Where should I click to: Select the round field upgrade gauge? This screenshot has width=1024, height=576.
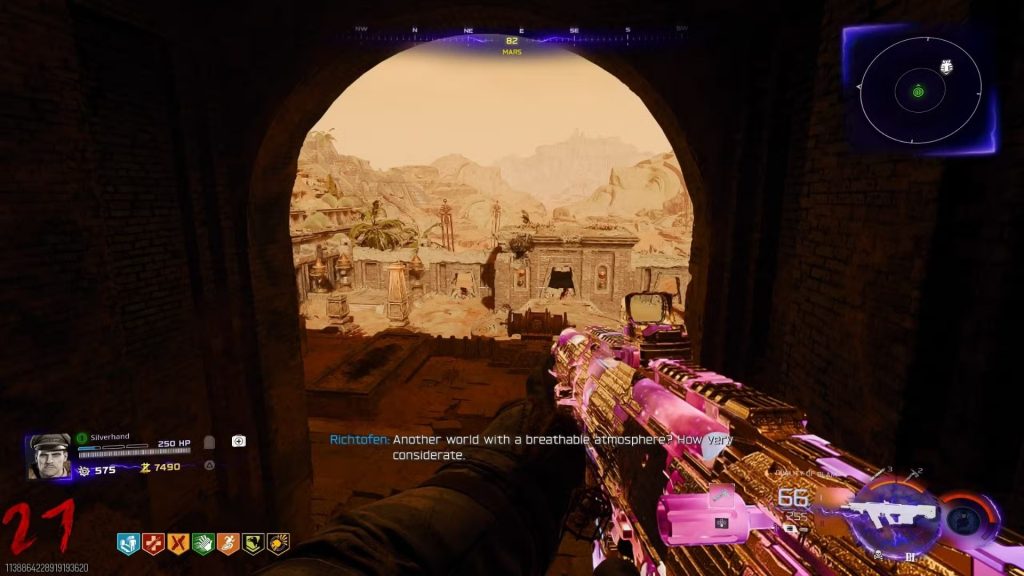click(x=965, y=515)
